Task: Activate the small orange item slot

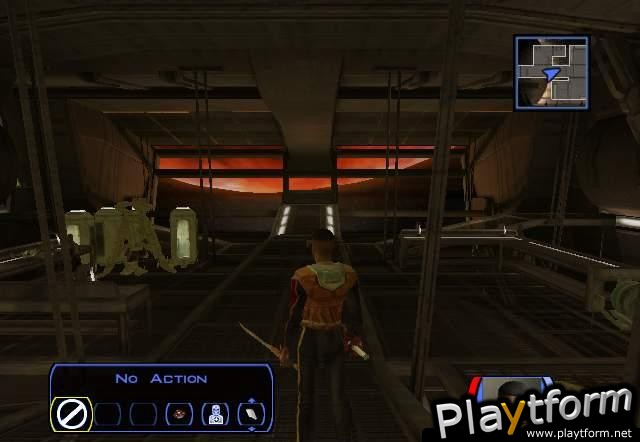Action: [180, 414]
